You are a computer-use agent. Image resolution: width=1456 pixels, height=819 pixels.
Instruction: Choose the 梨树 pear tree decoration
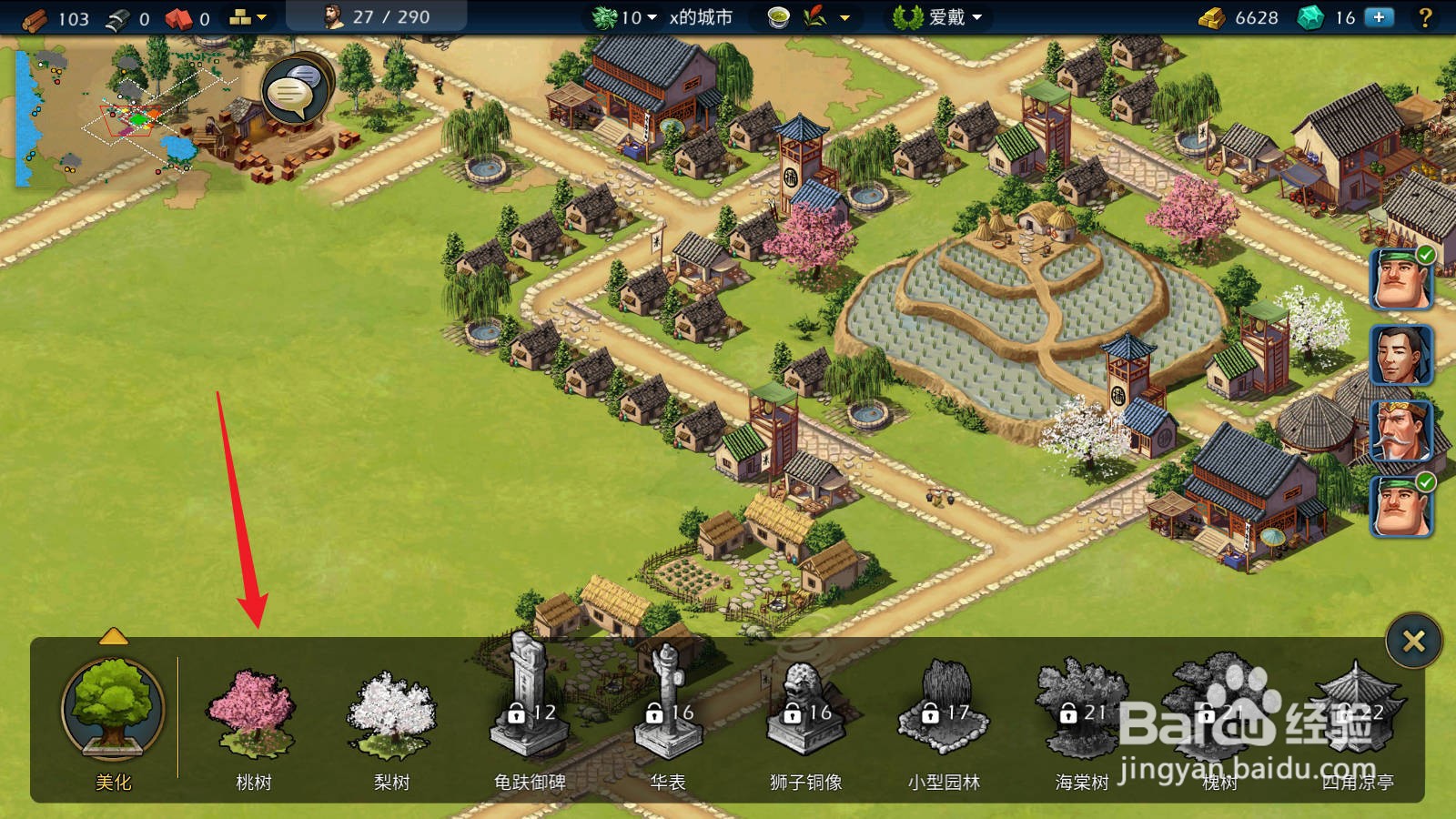coord(391,716)
